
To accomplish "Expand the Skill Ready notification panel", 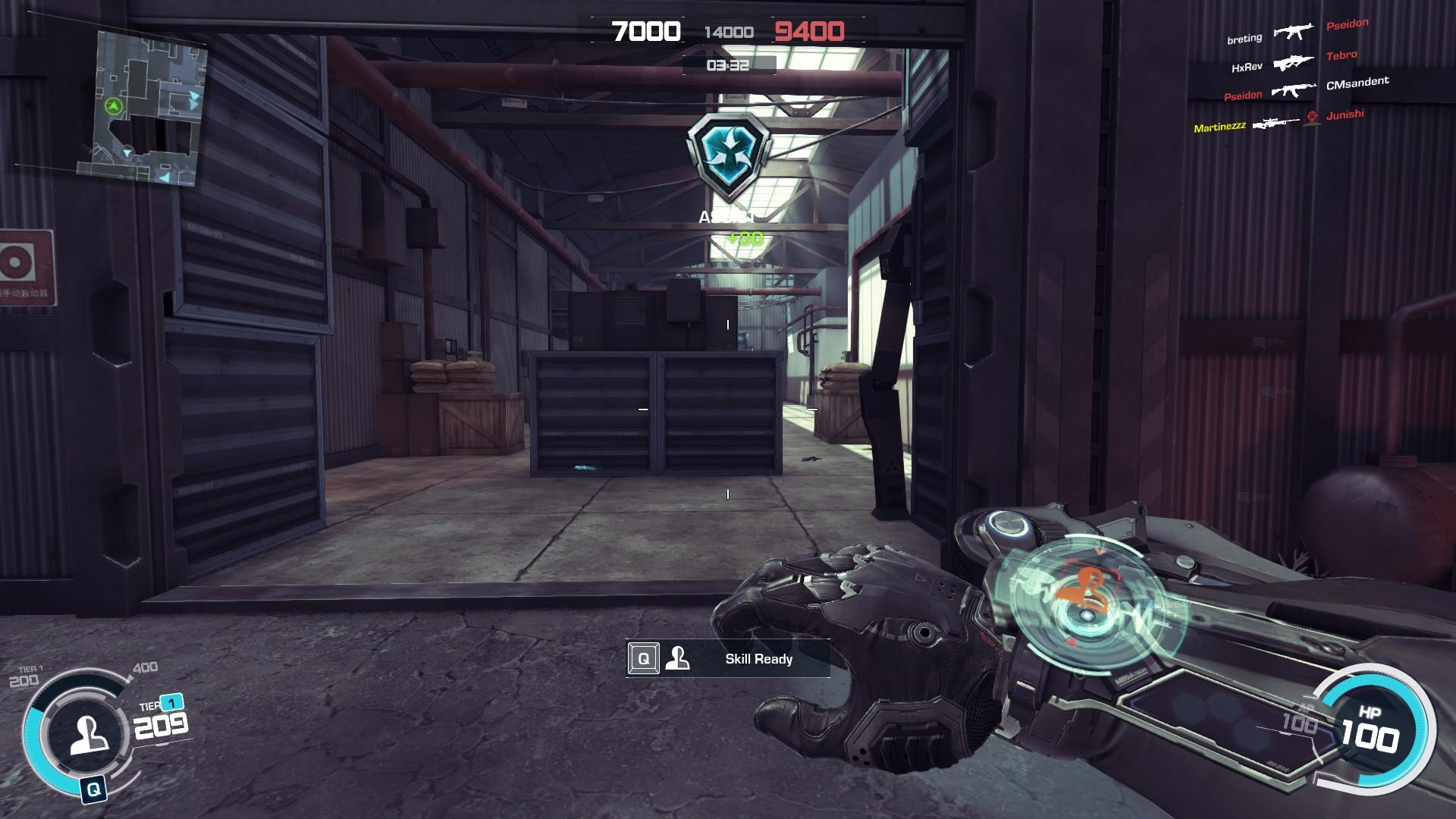I will 728,659.
